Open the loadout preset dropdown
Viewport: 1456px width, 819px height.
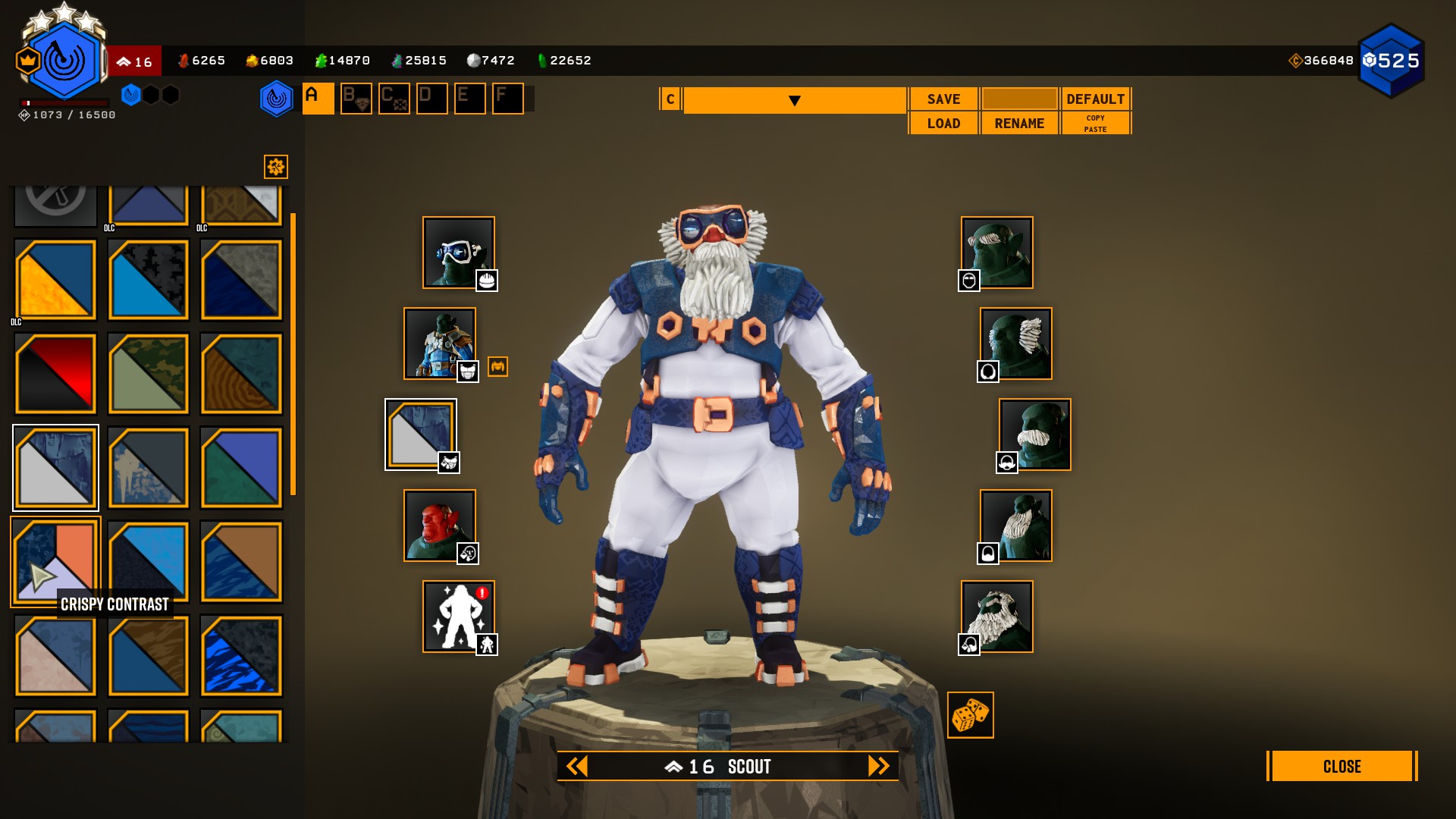click(794, 101)
